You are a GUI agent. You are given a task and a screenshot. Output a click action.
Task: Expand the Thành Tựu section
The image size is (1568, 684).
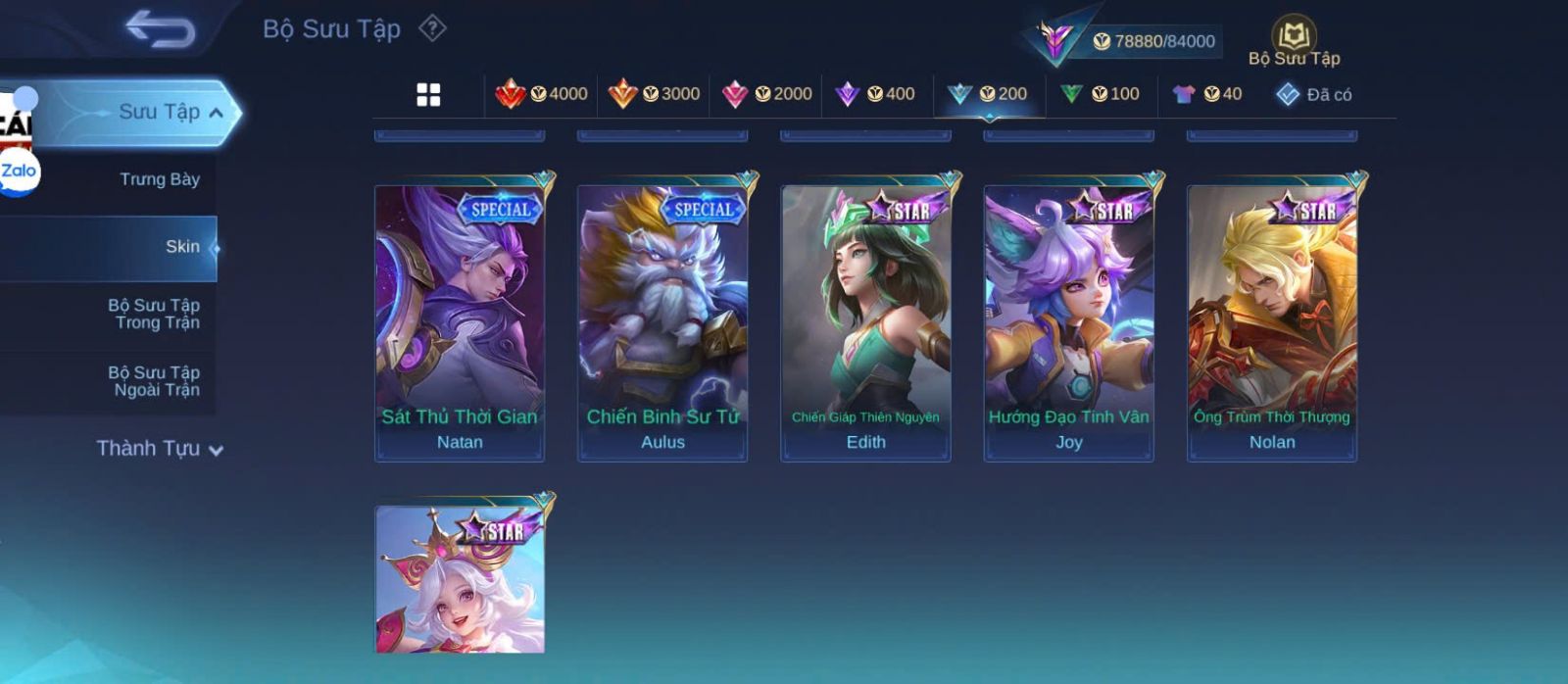[160, 449]
